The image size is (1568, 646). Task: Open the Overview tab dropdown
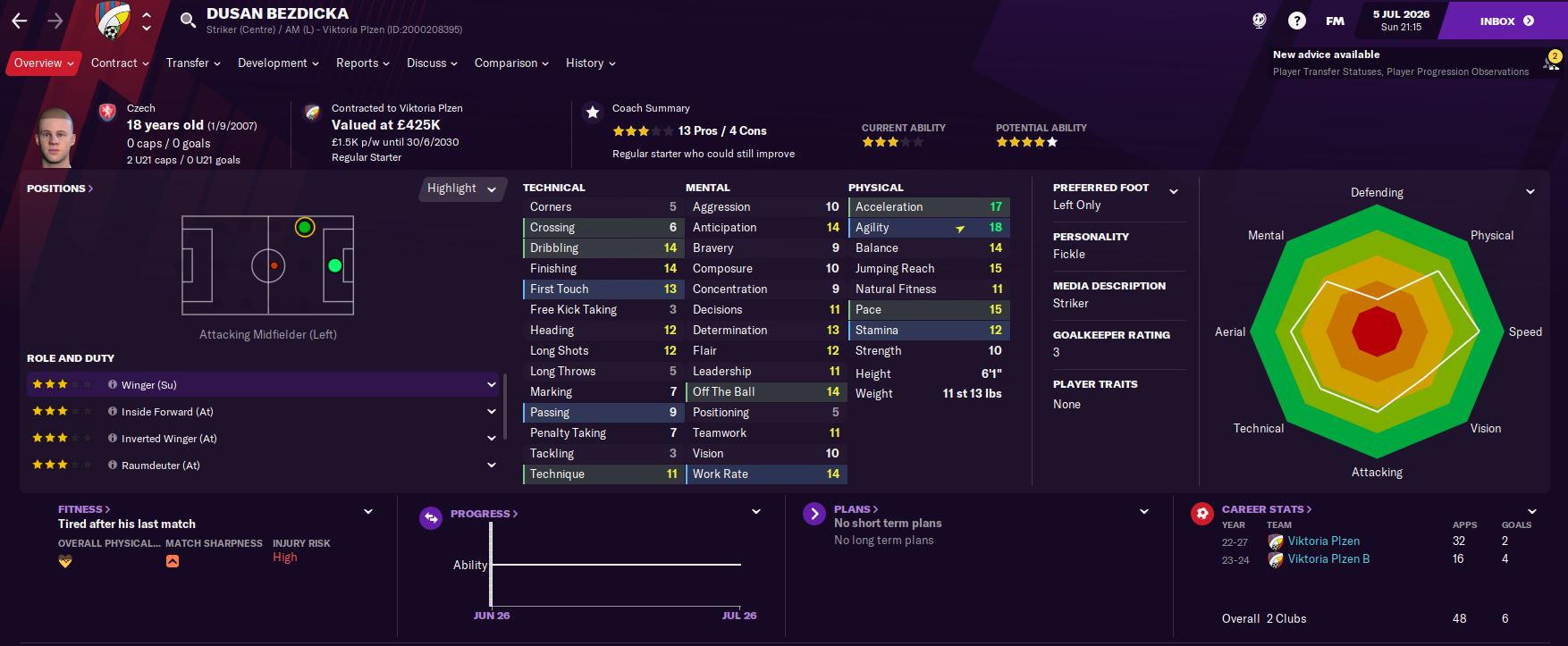tap(43, 63)
